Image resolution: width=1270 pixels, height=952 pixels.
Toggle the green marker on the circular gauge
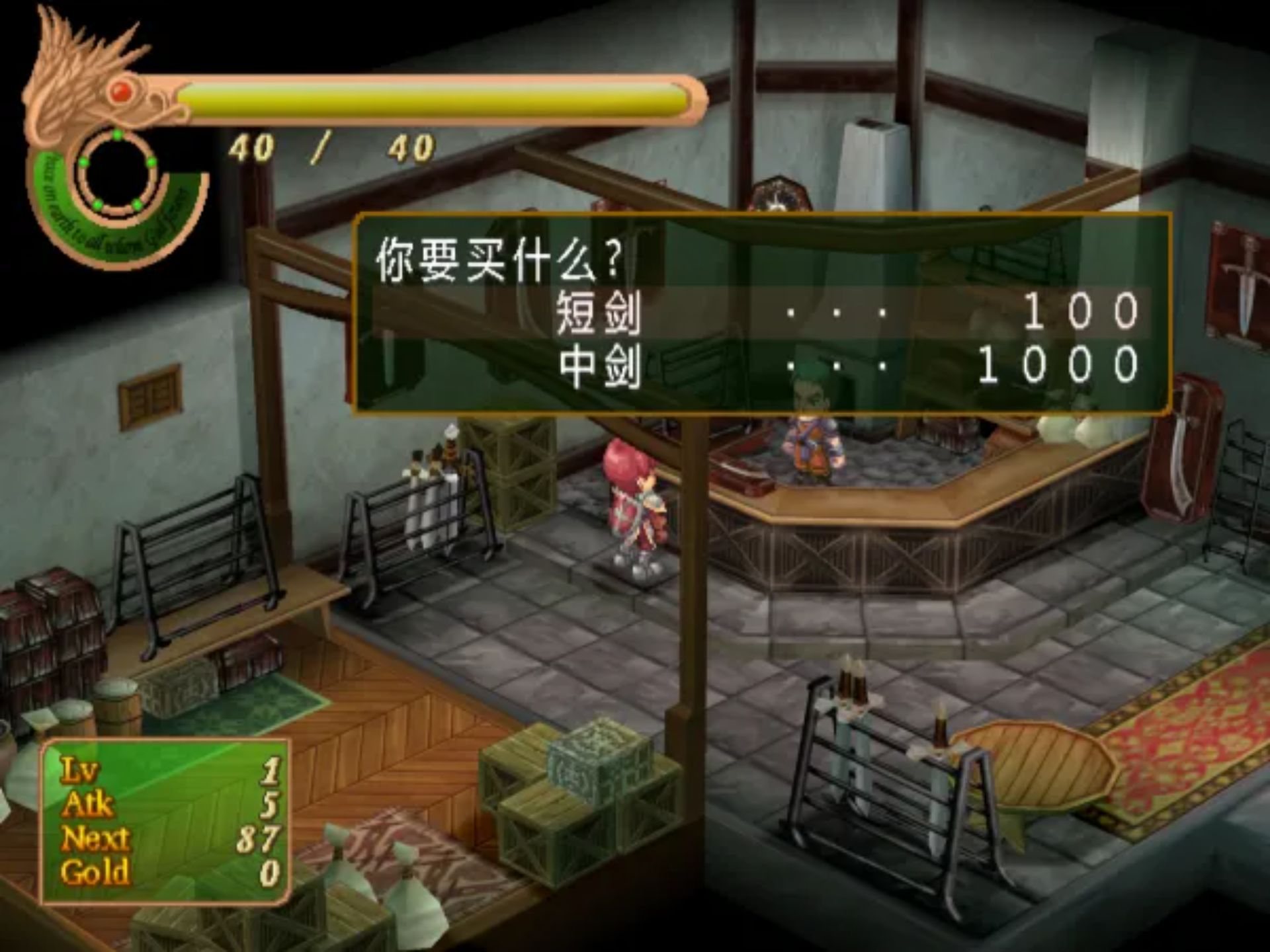[x=117, y=136]
